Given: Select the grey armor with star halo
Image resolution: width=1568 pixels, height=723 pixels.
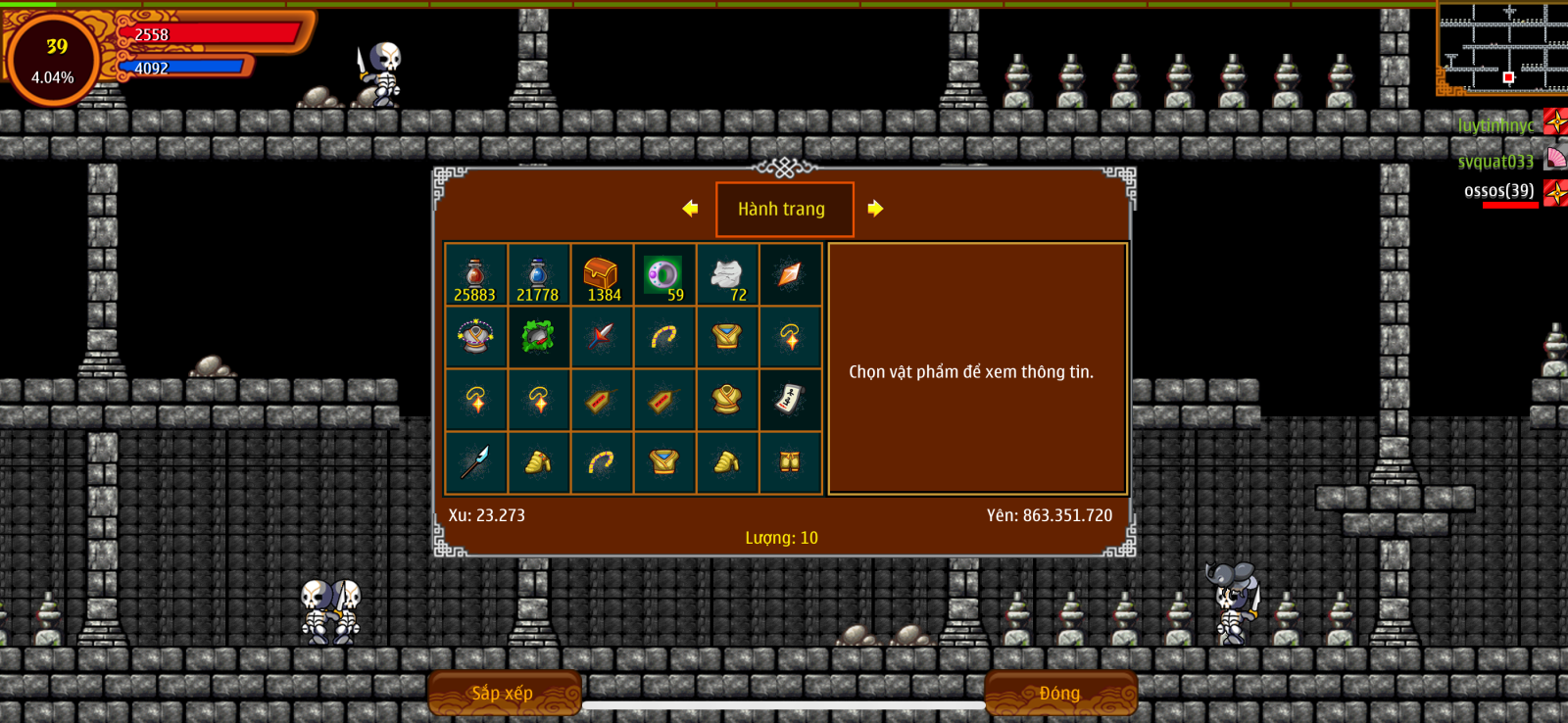Looking at the screenshot, I should [475, 338].
